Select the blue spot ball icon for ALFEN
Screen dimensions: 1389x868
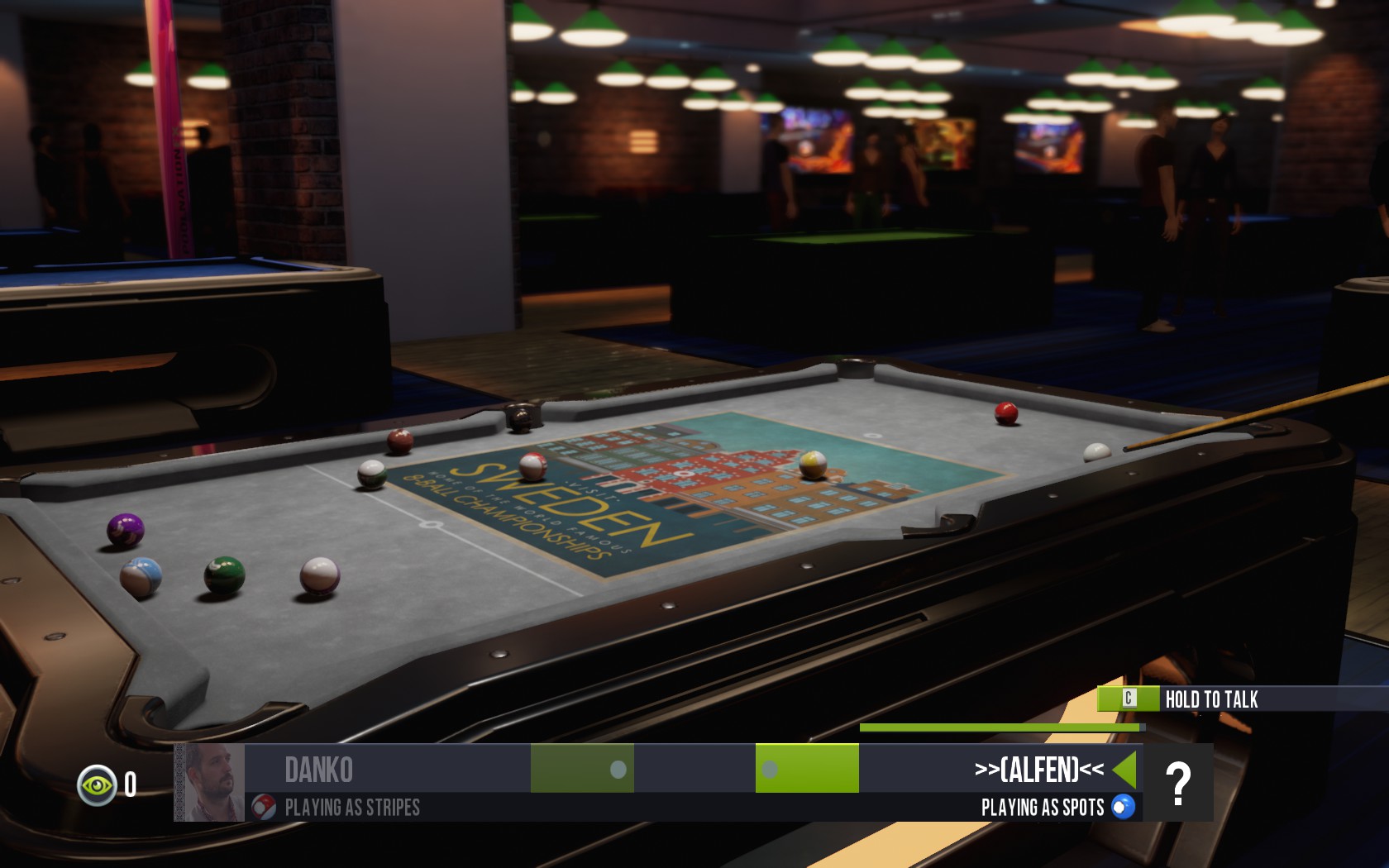(x=1120, y=807)
